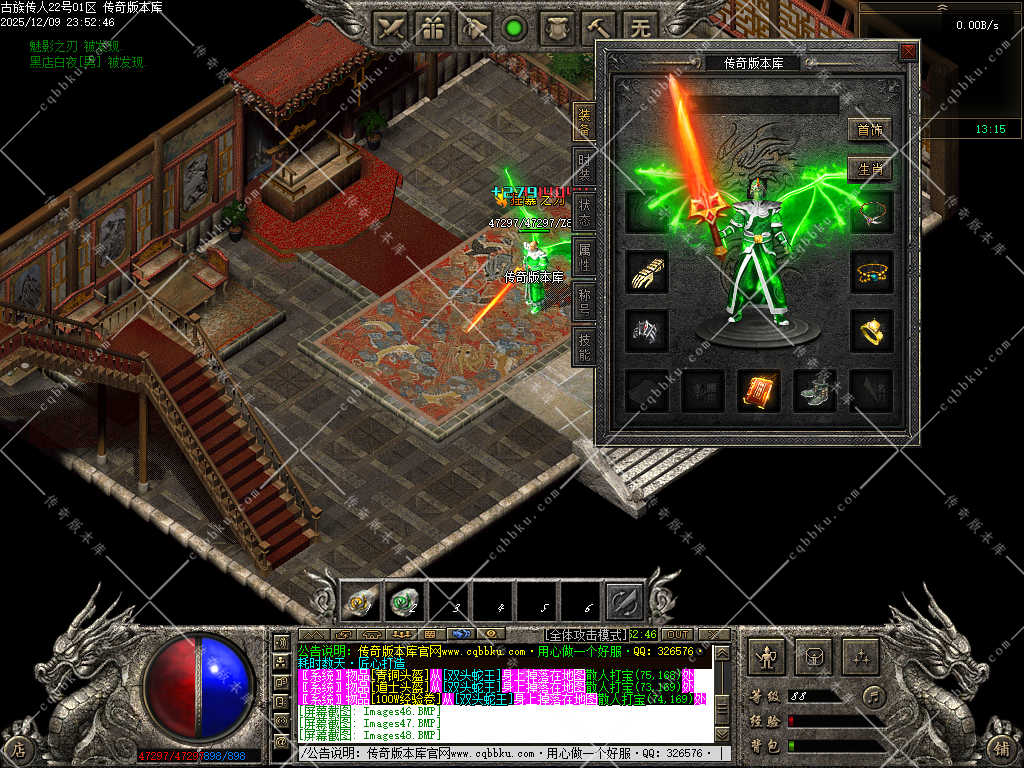Viewport: 1024px width, 768px height.
Task: Select the necklace equipment slot
Action: point(871,212)
